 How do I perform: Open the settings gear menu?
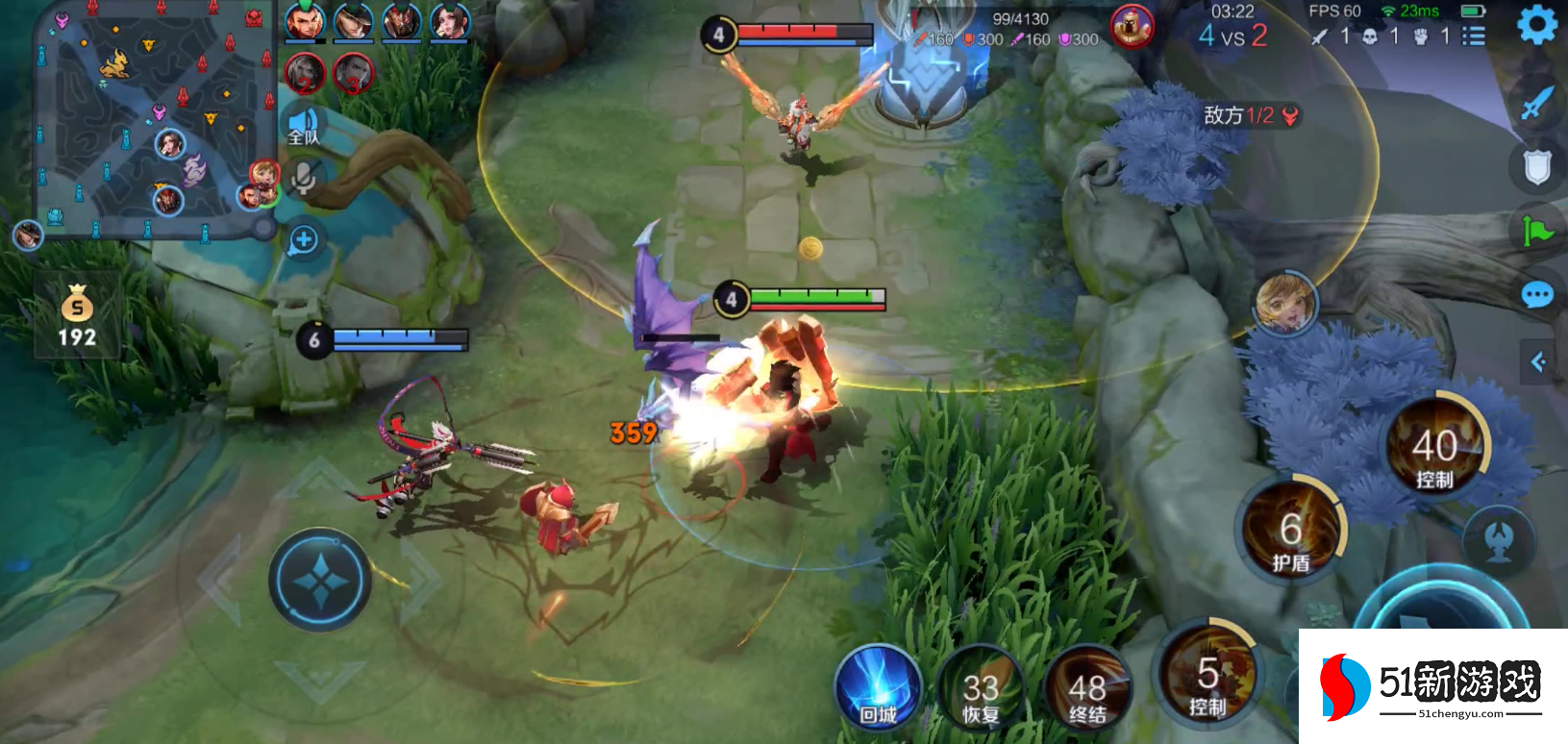(x=1536, y=25)
